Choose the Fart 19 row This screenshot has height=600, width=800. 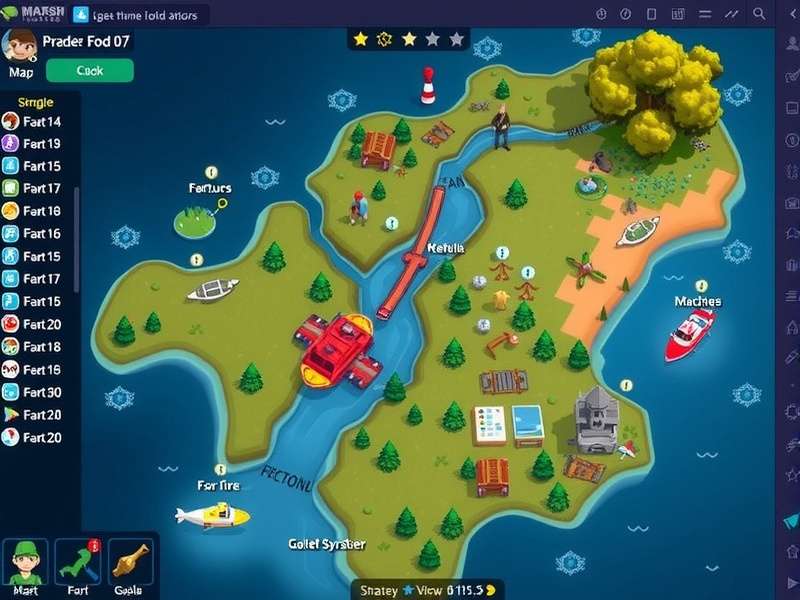point(40,144)
